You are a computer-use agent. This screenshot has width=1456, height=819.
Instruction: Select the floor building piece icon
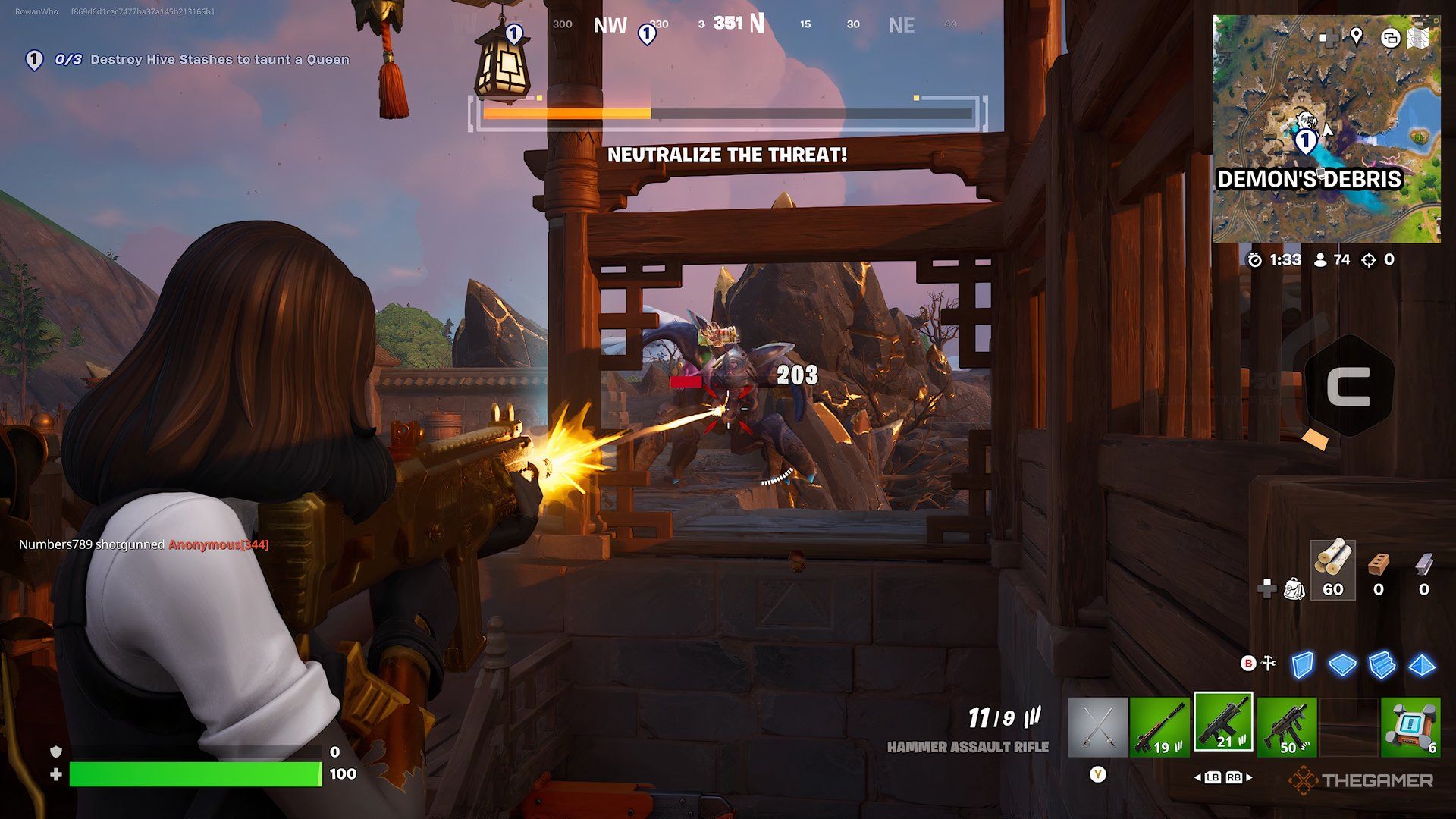pos(1343,664)
